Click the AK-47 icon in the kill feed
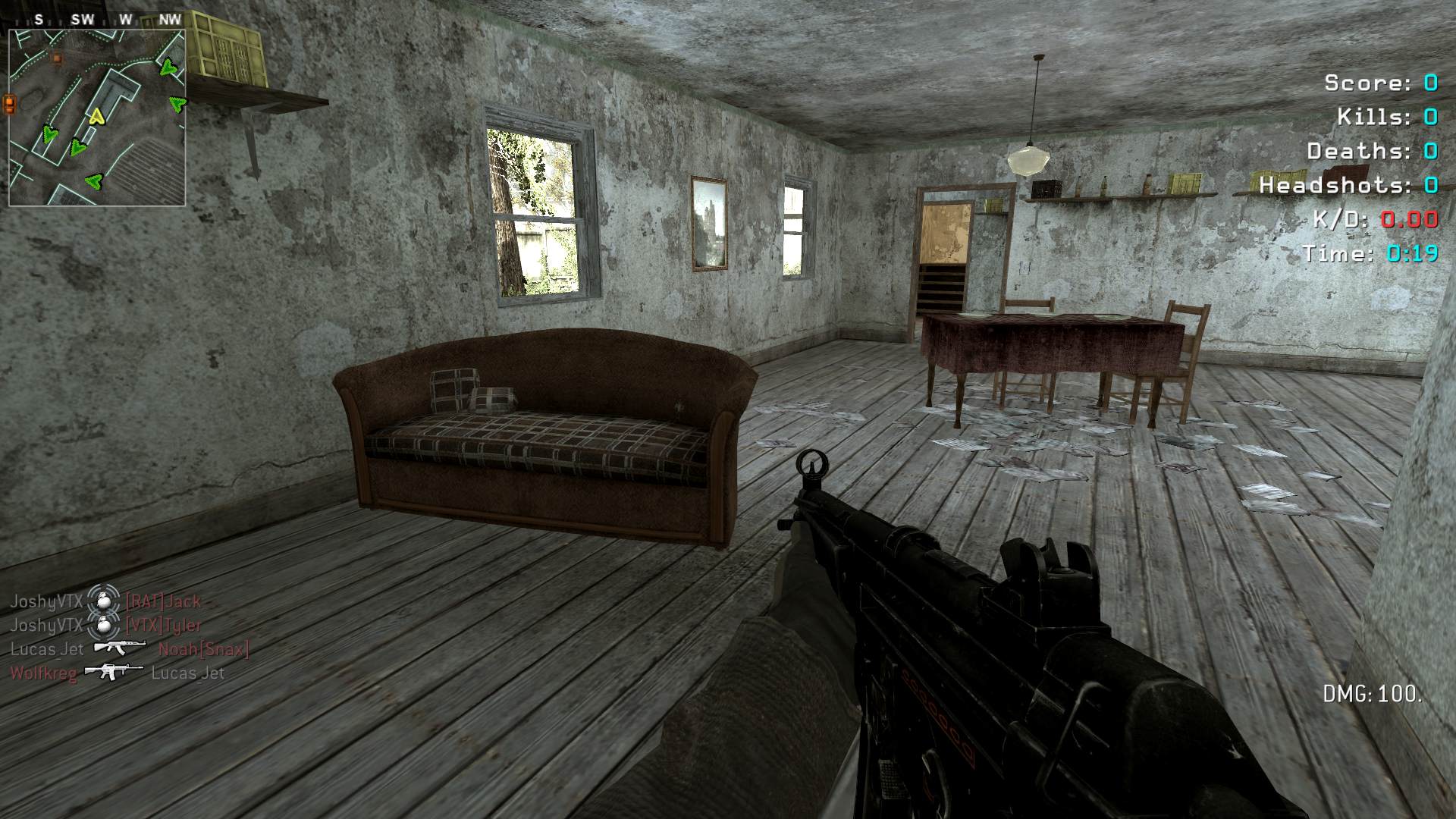Viewport: 1456px width, 819px height. point(120,648)
